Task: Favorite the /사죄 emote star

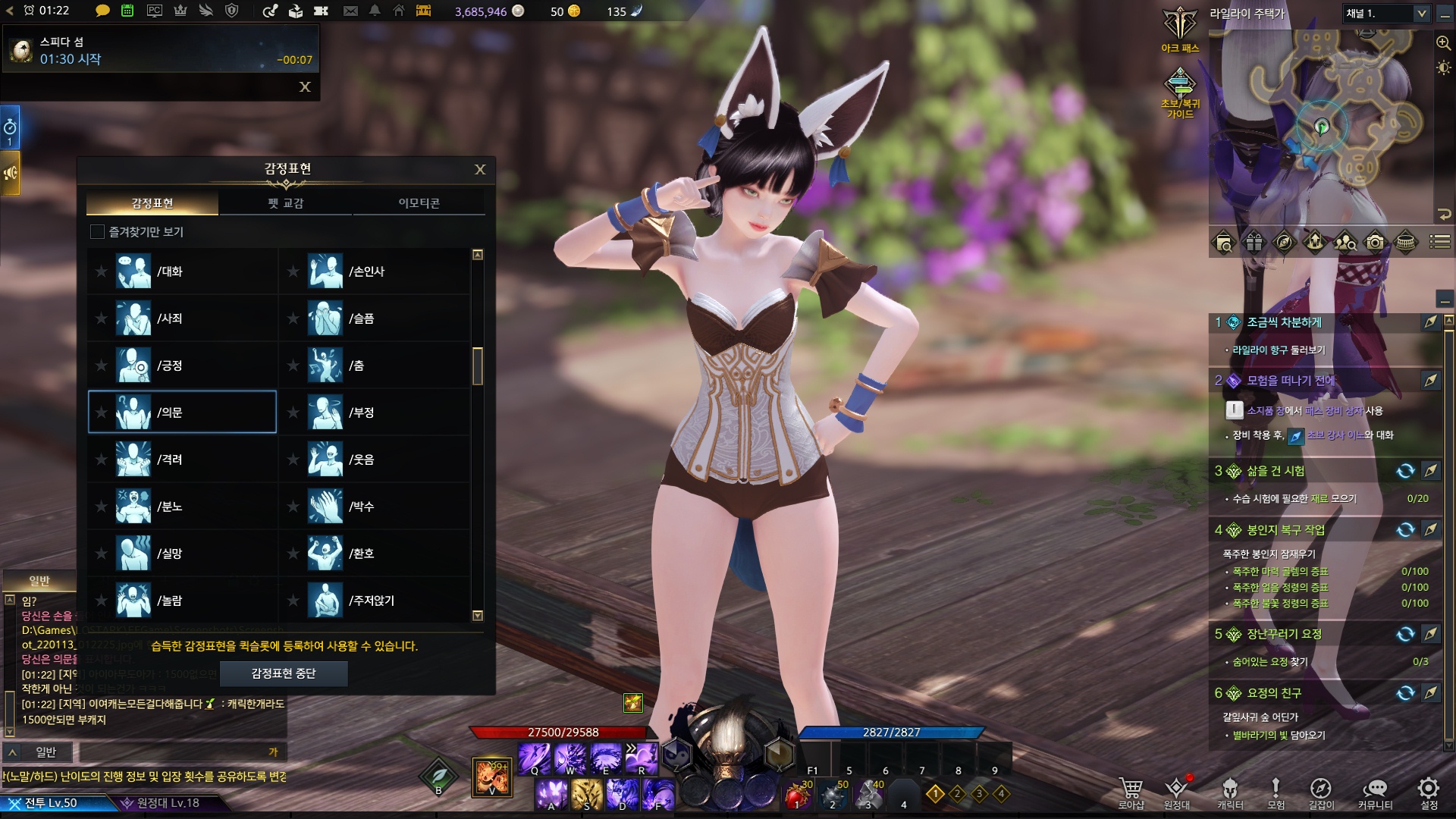Action: (x=101, y=318)
